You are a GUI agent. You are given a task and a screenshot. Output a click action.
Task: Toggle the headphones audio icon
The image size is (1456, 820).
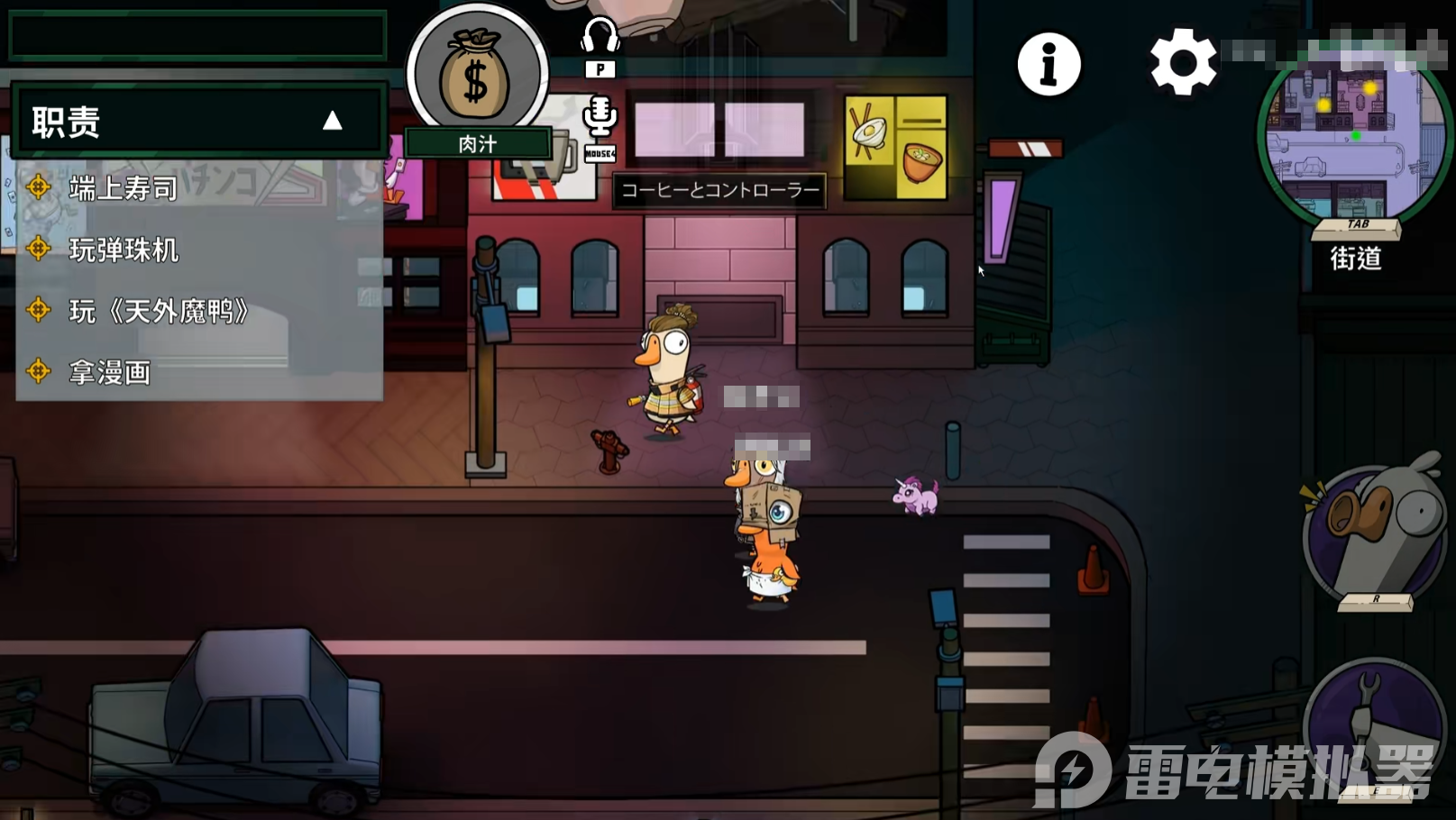tap(600, 38)
